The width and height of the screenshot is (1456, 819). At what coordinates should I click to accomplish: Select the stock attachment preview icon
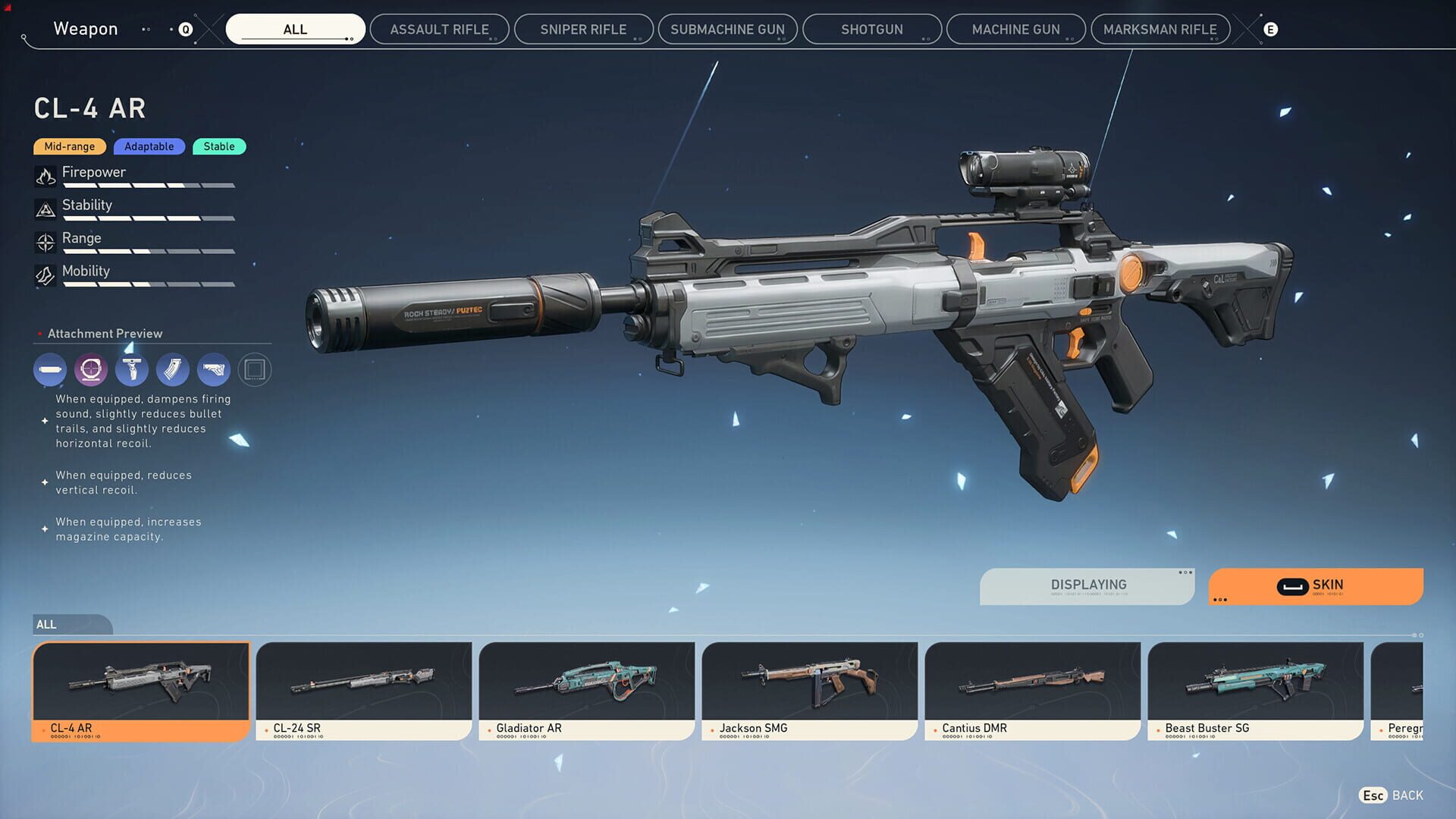(x=214, y=369)
